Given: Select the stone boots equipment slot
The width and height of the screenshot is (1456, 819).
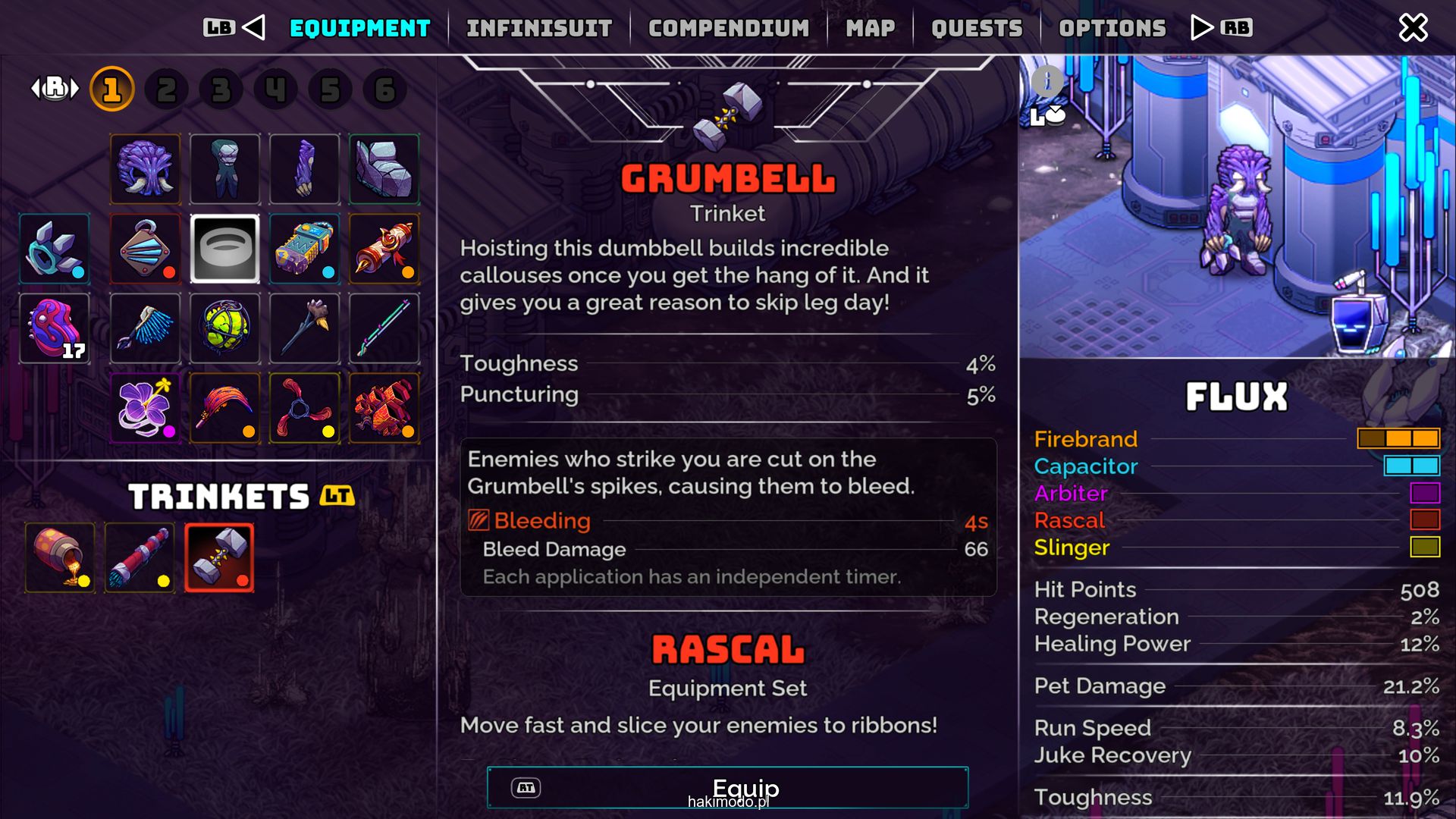Looking at the screenshot, I should tap(384, 169).
